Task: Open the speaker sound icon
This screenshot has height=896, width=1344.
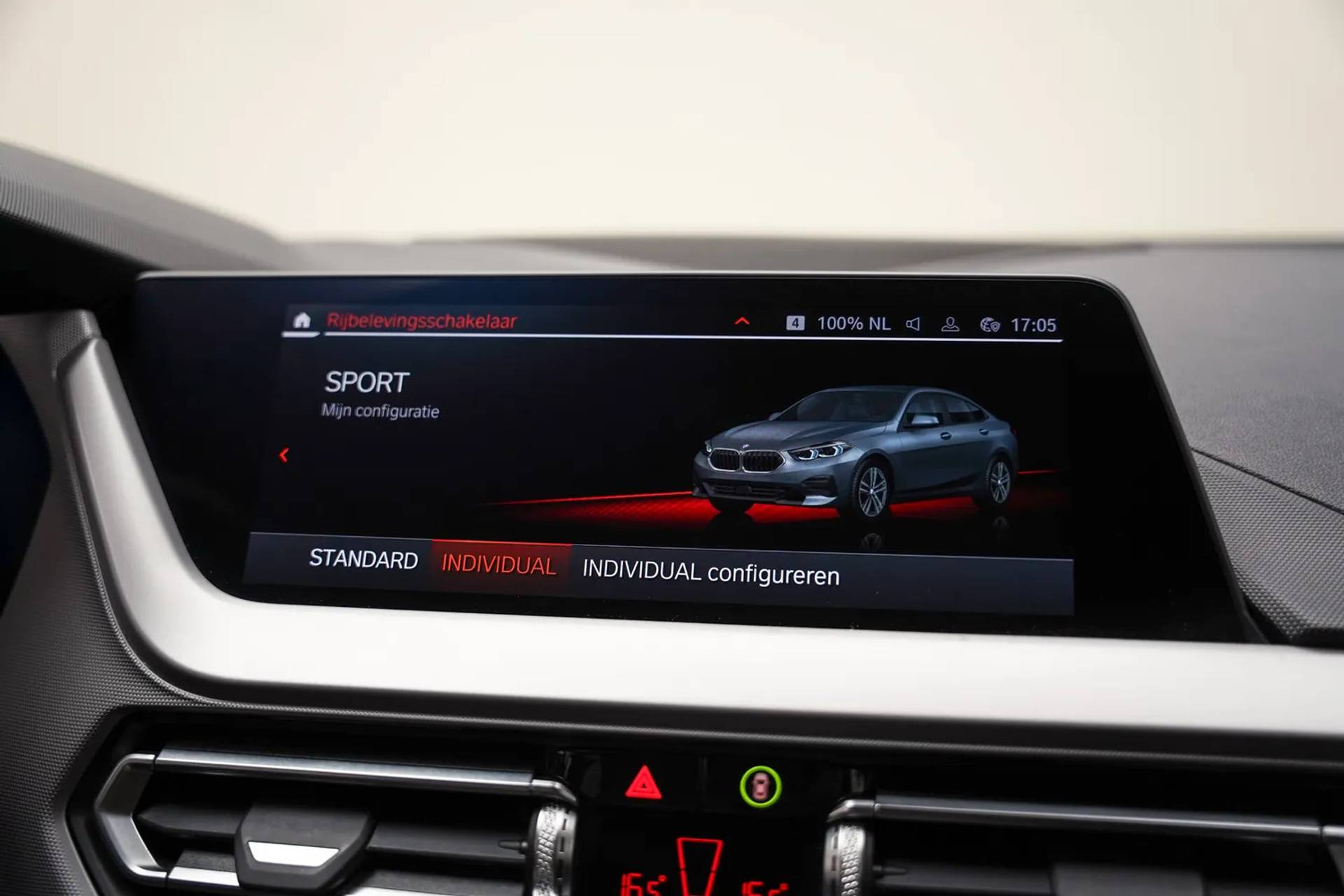Action: (913, 324)
